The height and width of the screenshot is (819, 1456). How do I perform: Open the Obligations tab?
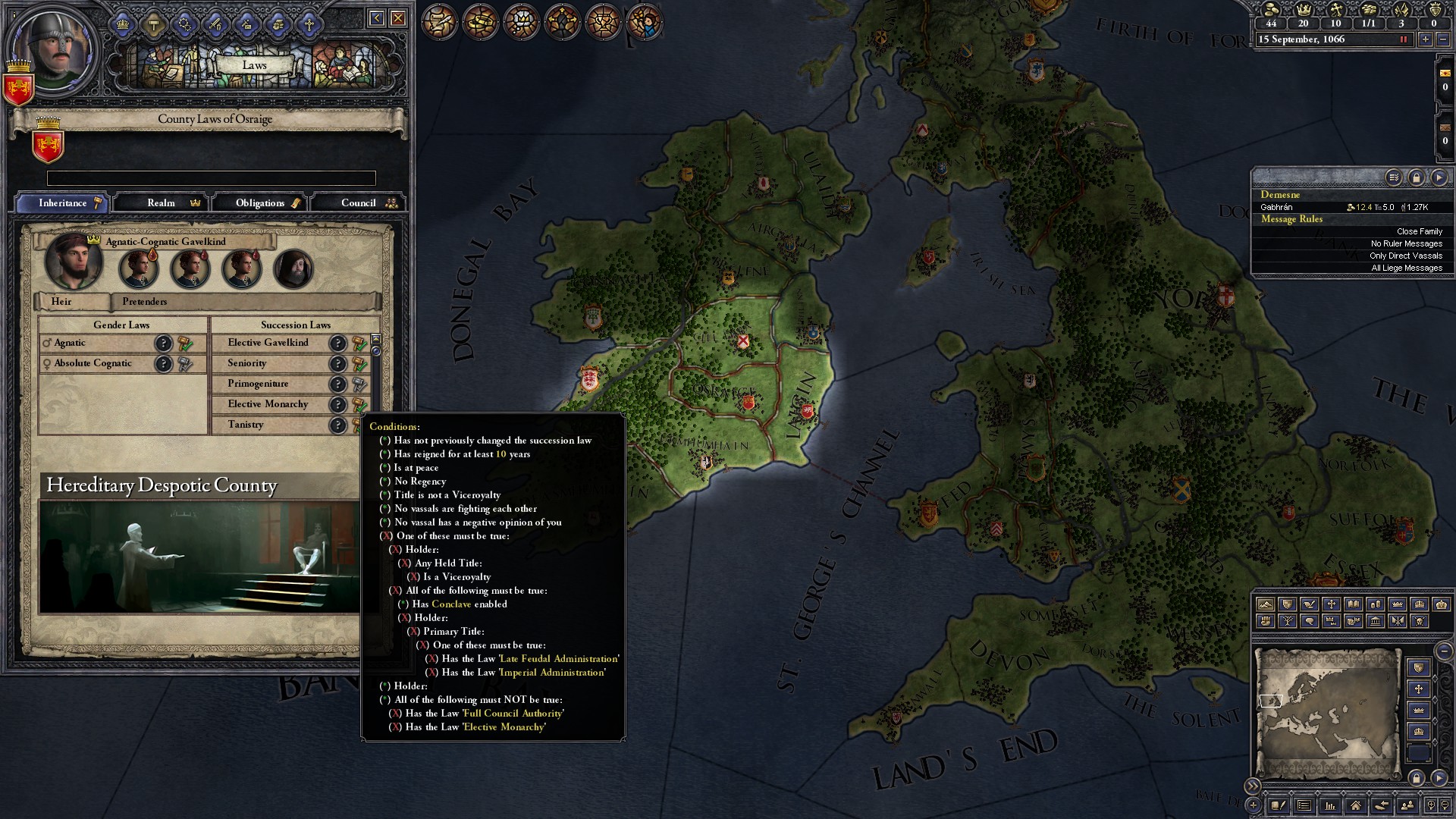(259, 203)
